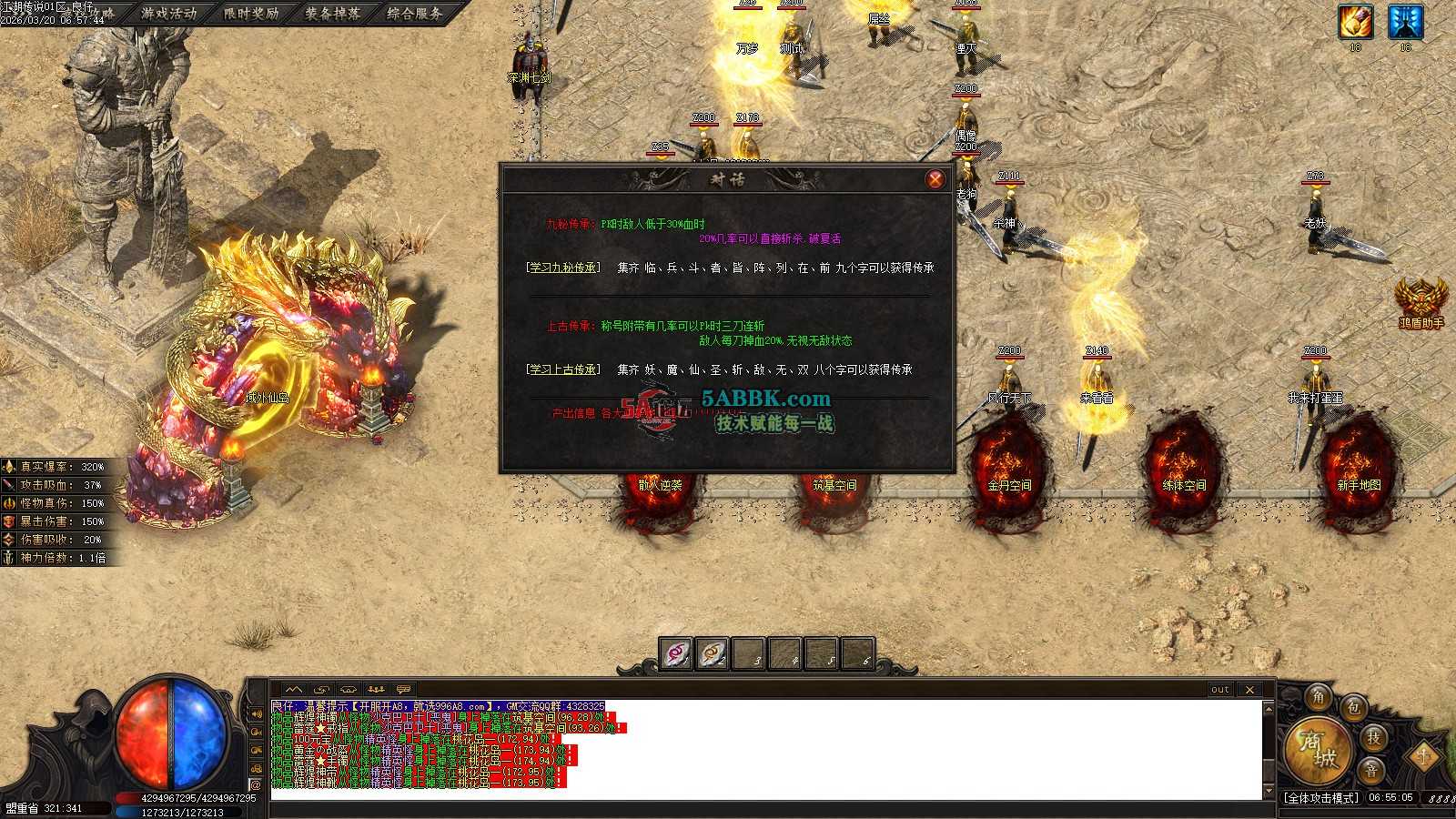The image size is (1456, 819).
Task: Toggle the 音 sound button
Action: click(1370, 770)
